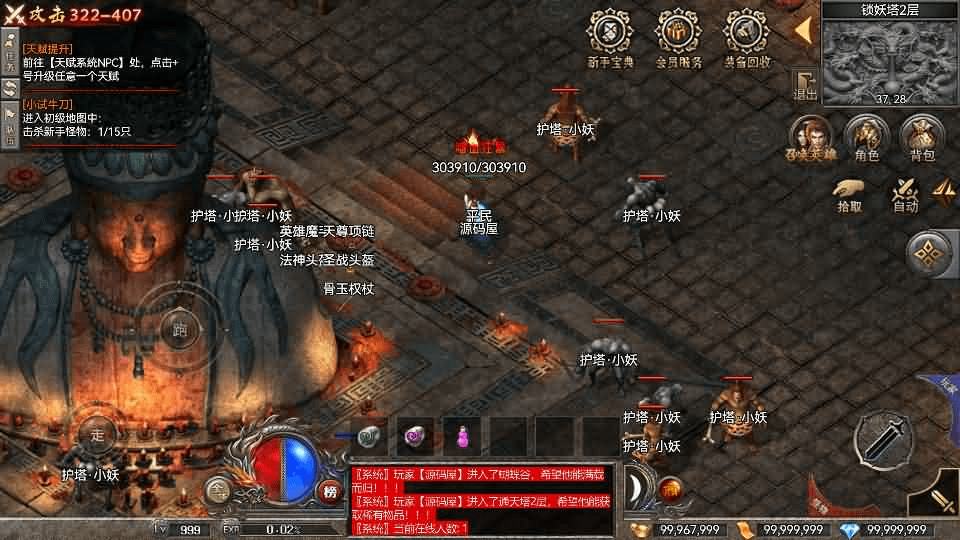
Task: Collapse the top menu with the orange arrow
Action: (x=803, y=30)
